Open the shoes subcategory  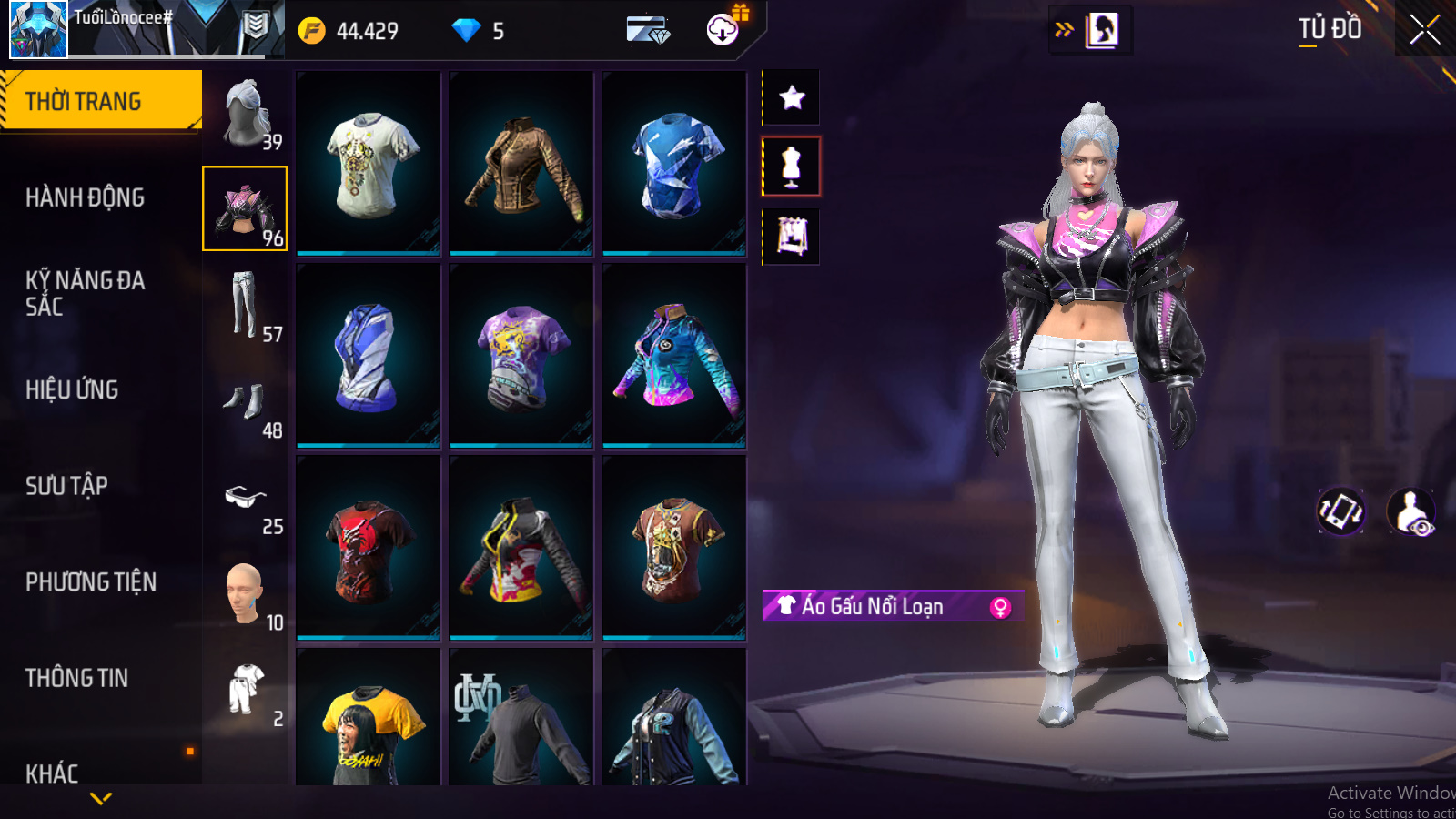coord(245,402)
